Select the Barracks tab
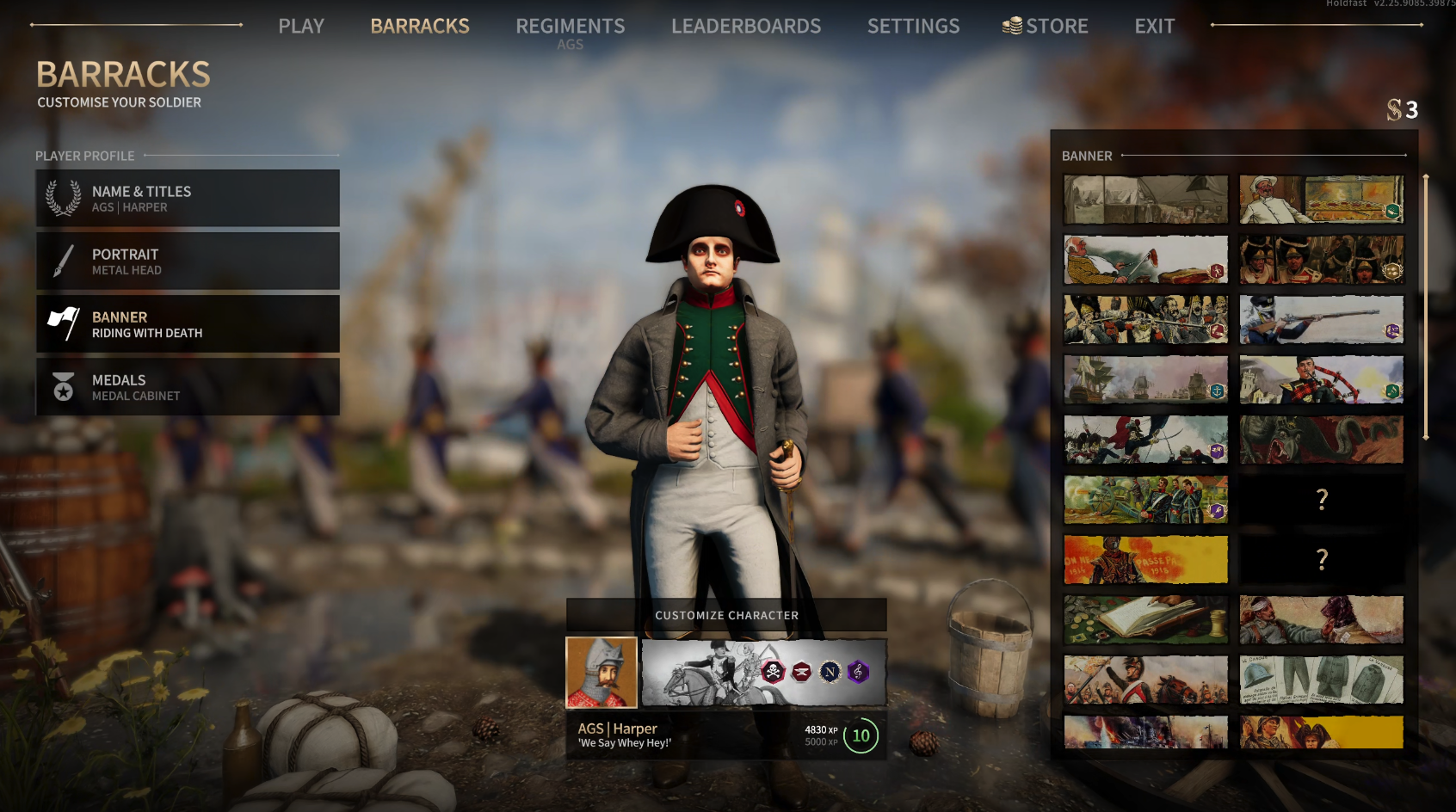Viewport: 1456px width, 812px height. click(420, 27)
